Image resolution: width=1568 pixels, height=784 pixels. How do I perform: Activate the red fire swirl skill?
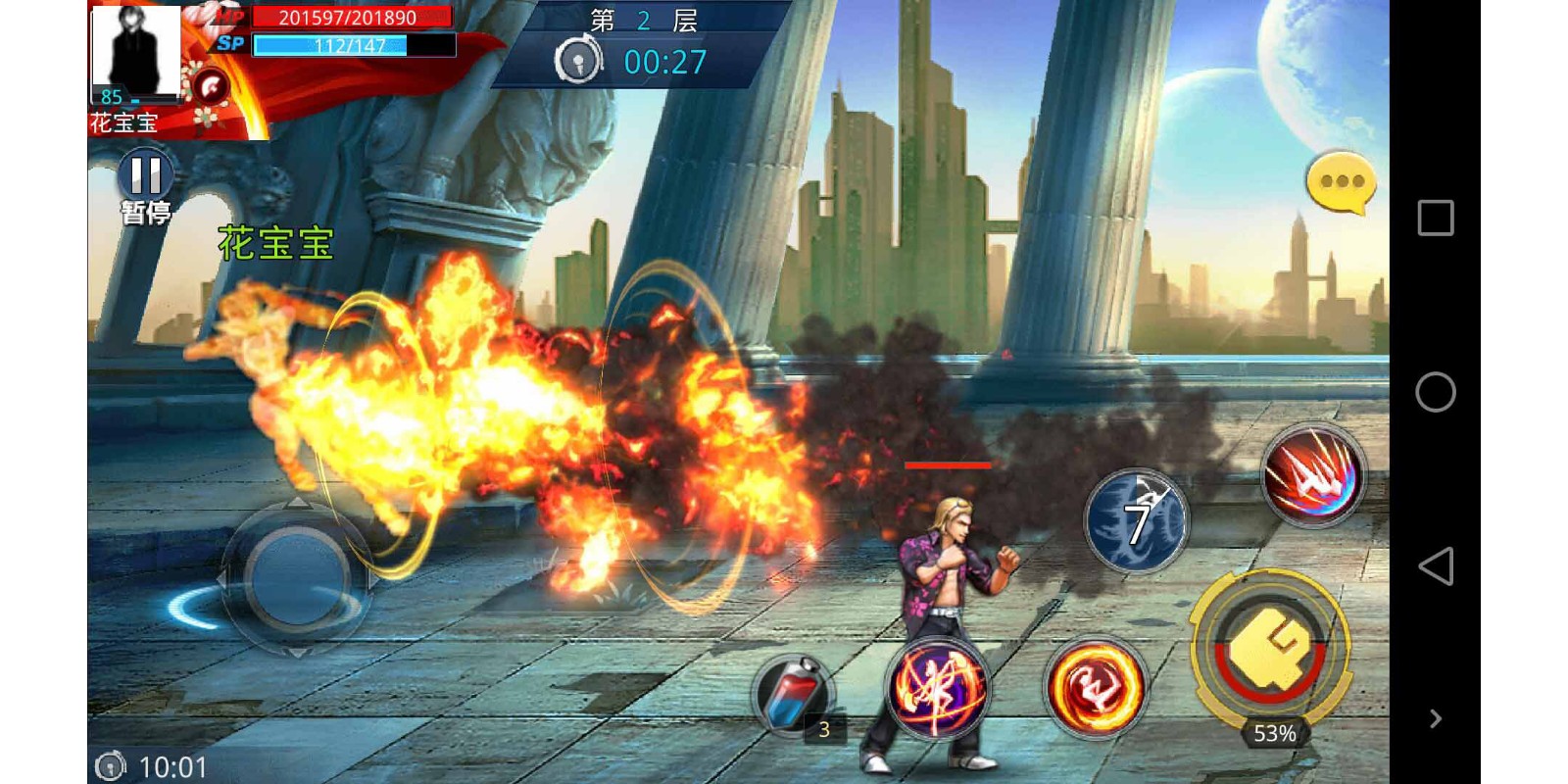click(x=1095, y=688)
